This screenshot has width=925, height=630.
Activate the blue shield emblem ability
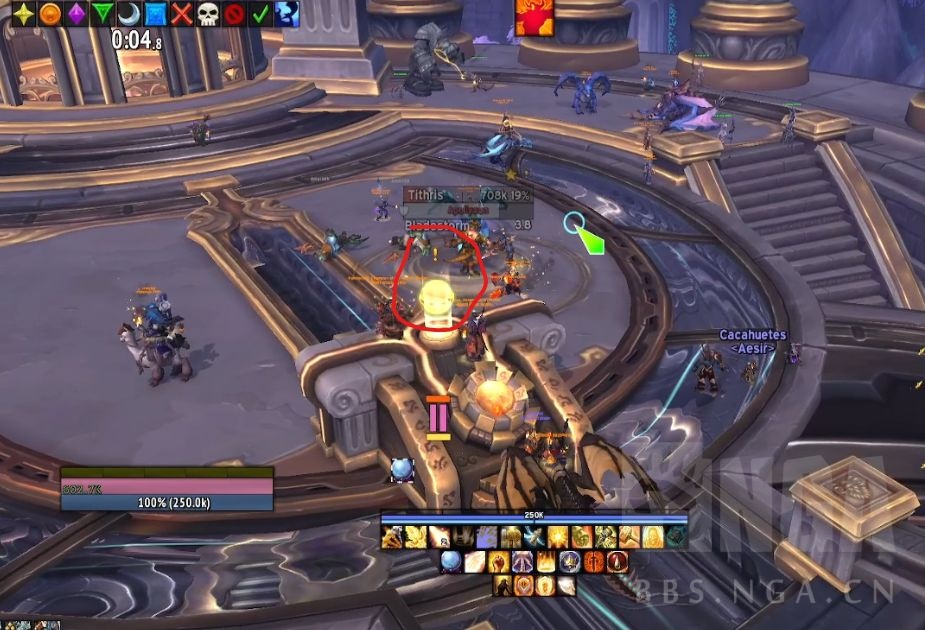(570, 562)
